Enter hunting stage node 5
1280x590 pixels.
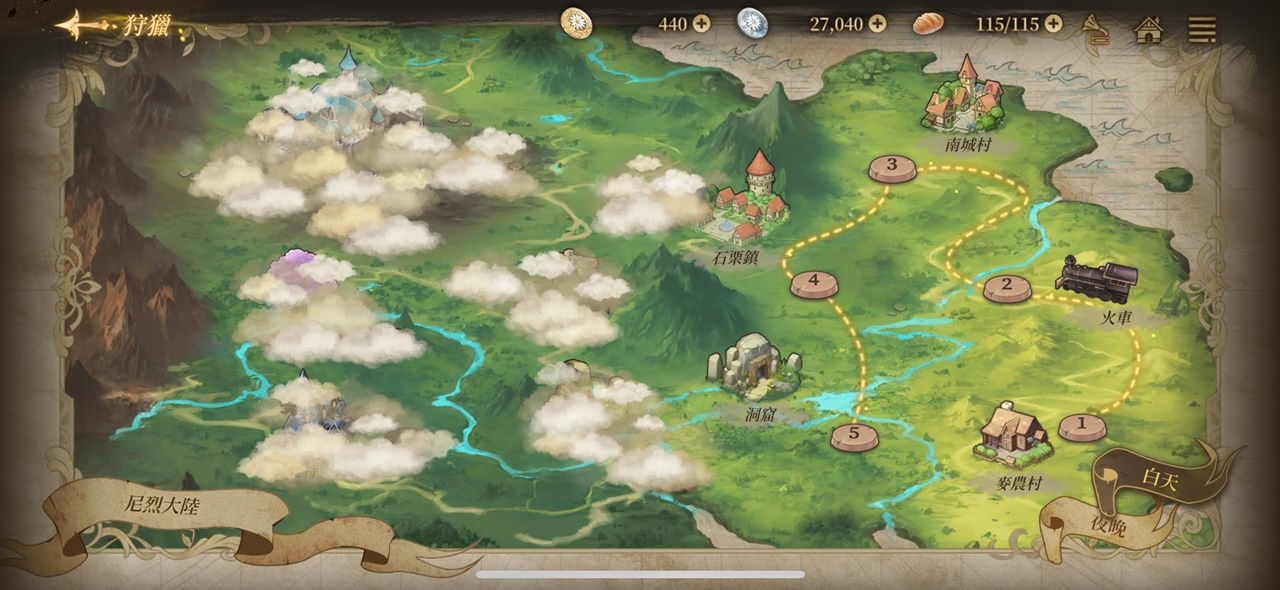pyautogui.click(x=854, y=436)
